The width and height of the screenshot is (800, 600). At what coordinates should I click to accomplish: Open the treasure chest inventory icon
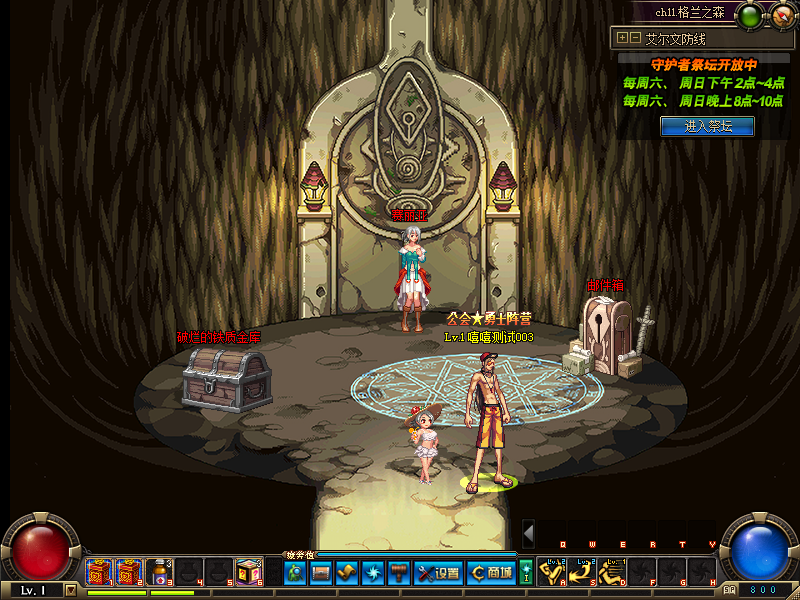tap(321, 573)
